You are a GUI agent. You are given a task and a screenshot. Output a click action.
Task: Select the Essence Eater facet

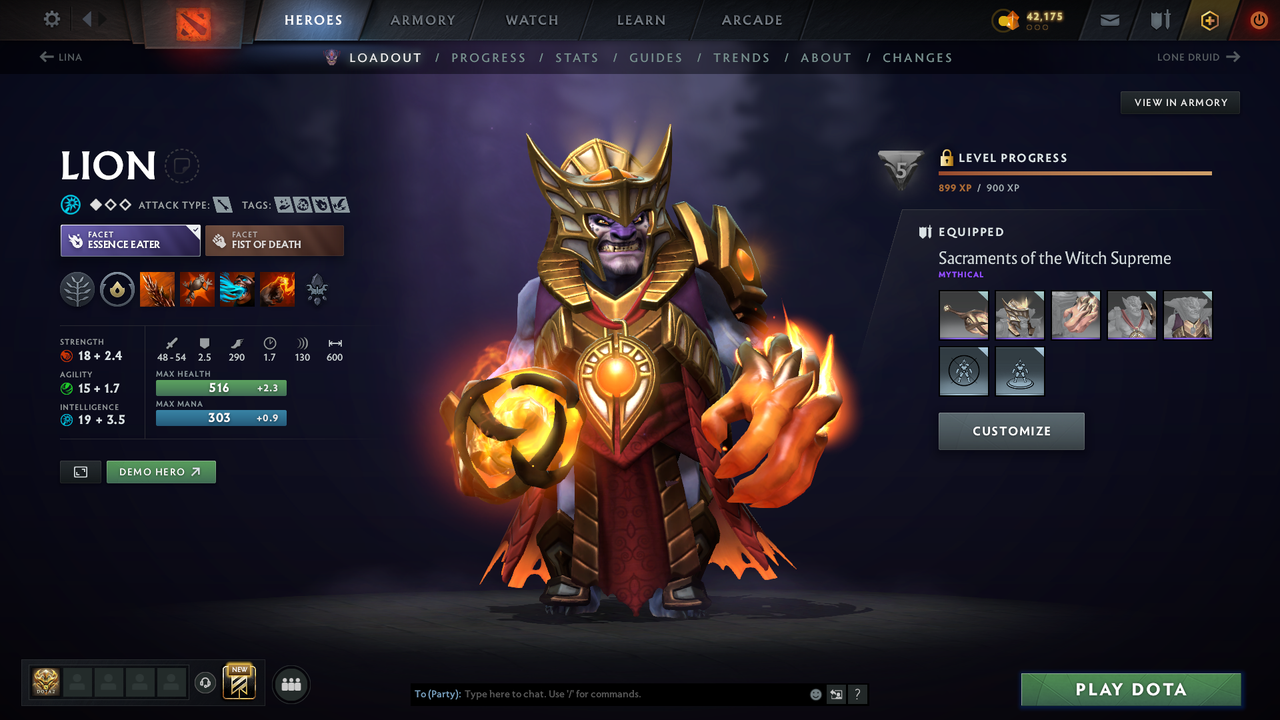point(130,240)
